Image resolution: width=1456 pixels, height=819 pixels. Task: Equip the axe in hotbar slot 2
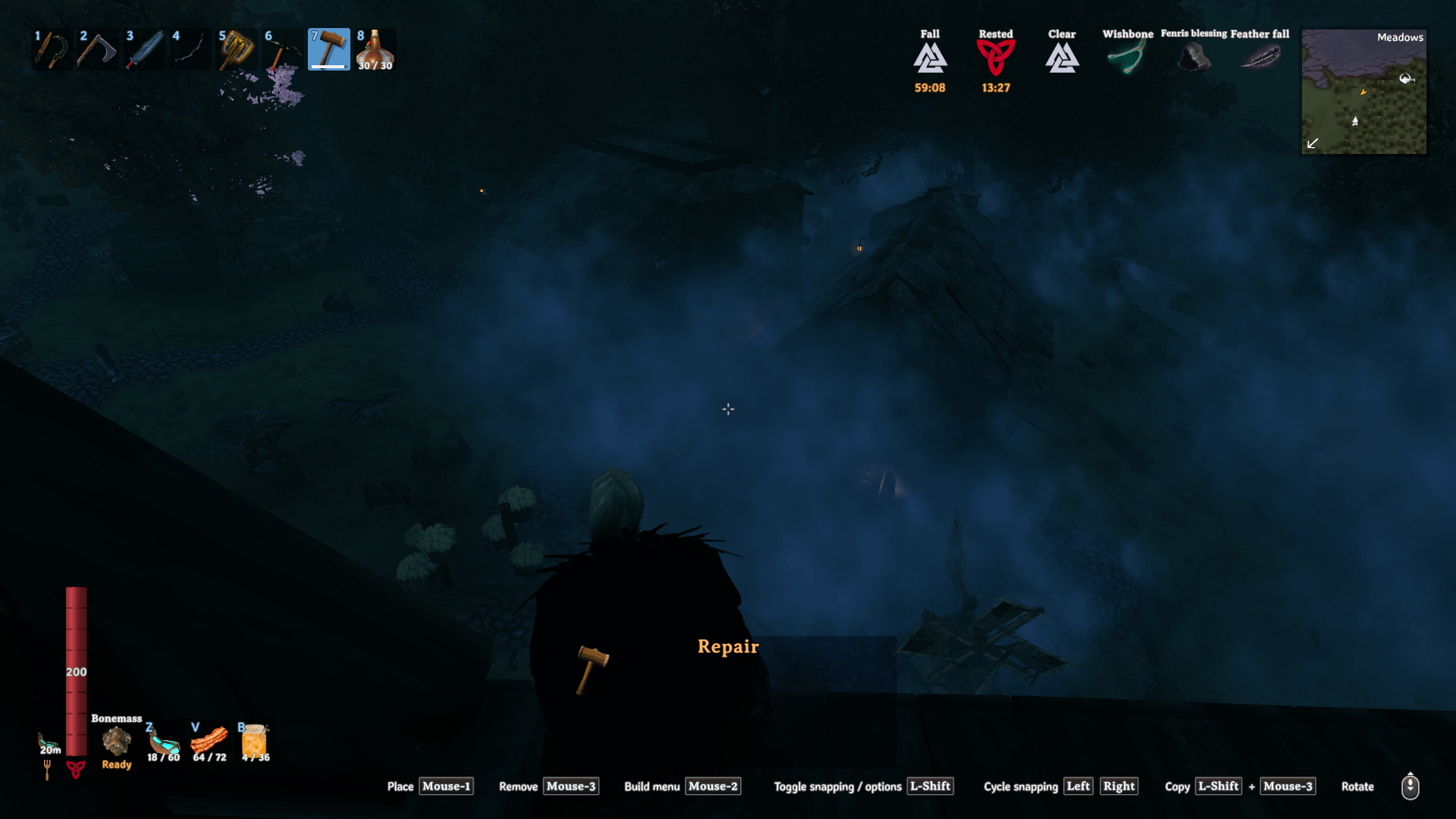(97, 49)
